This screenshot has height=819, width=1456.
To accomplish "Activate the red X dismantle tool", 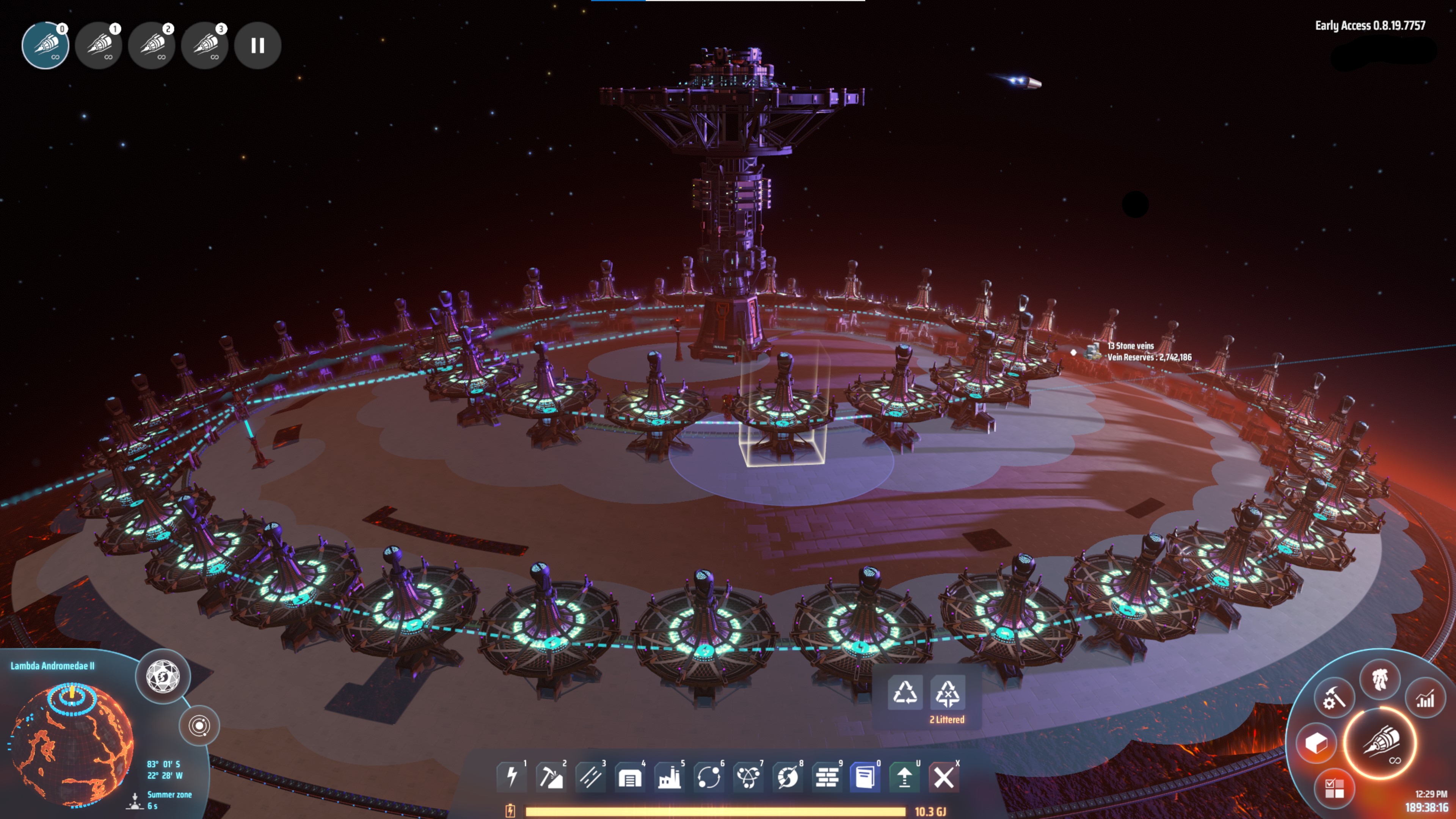I will tap(943, 777).
